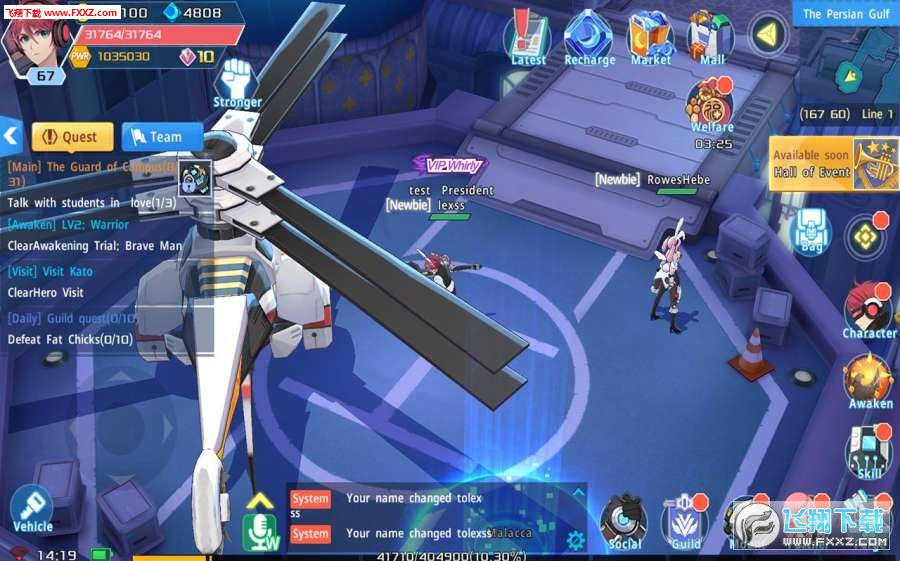Open the Welfare rewards icon
This screenshot has width=900, height=561.
tap(712, 107)
